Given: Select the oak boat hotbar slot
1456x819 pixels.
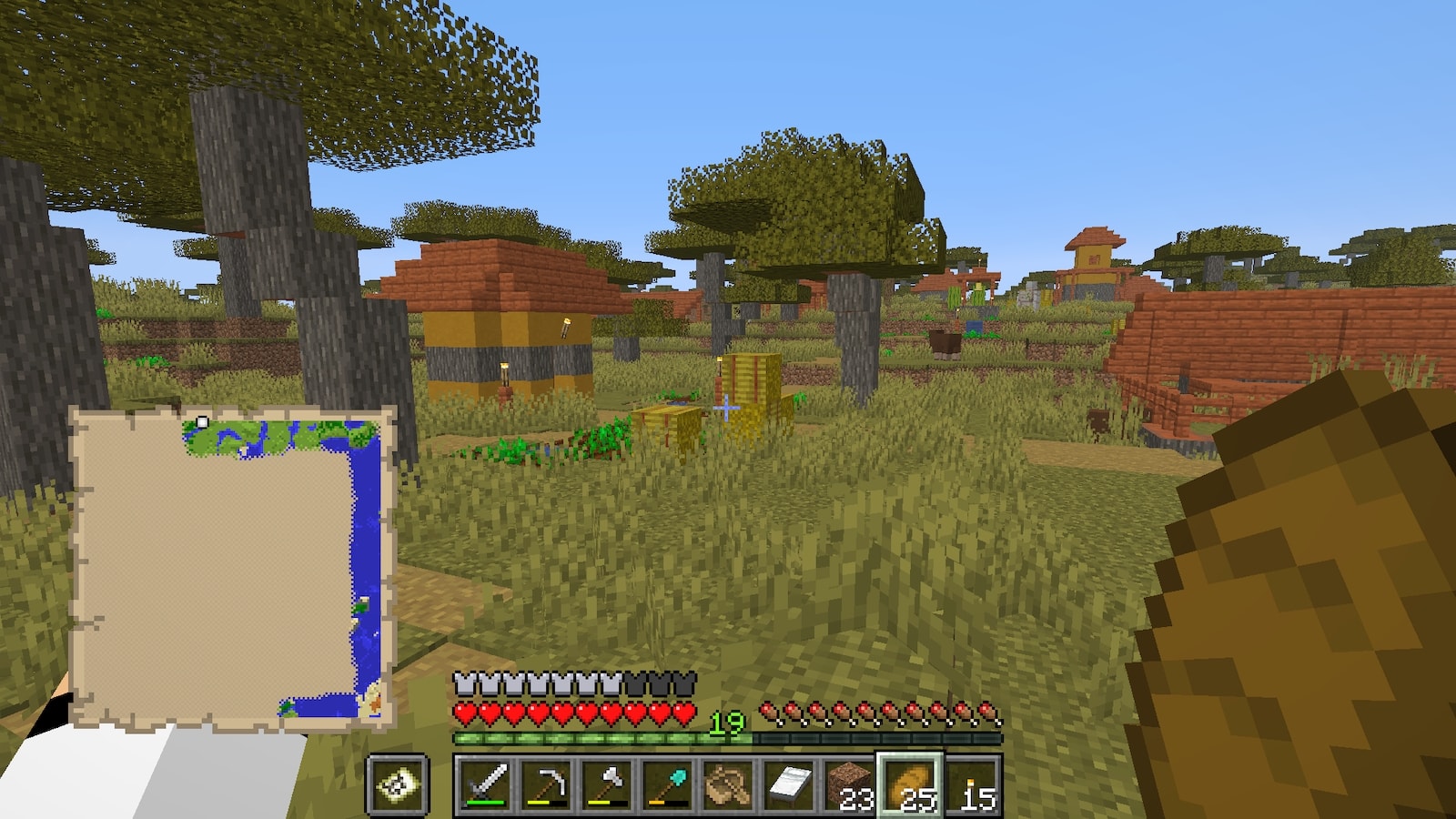Looking at the screenshot, I should (x=728, y=784).
